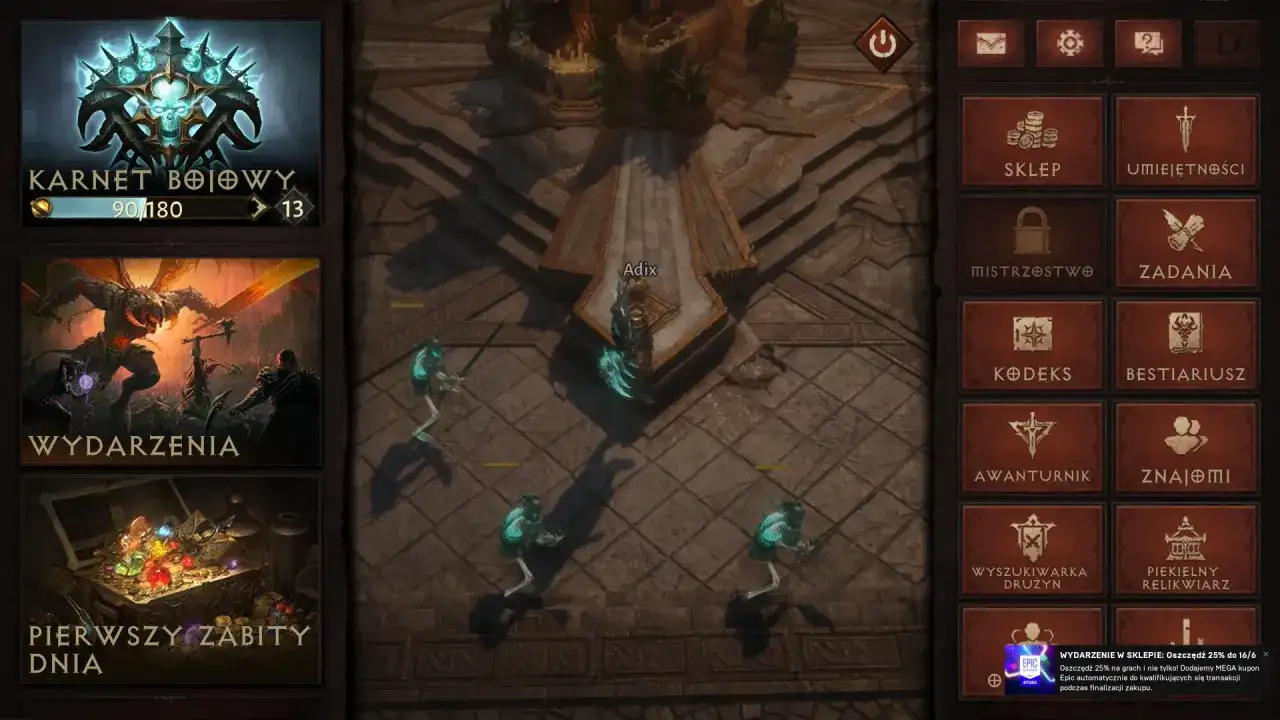
Task: Open the Bestiariusz (bestiary)
Action: tap(1186, 345)
